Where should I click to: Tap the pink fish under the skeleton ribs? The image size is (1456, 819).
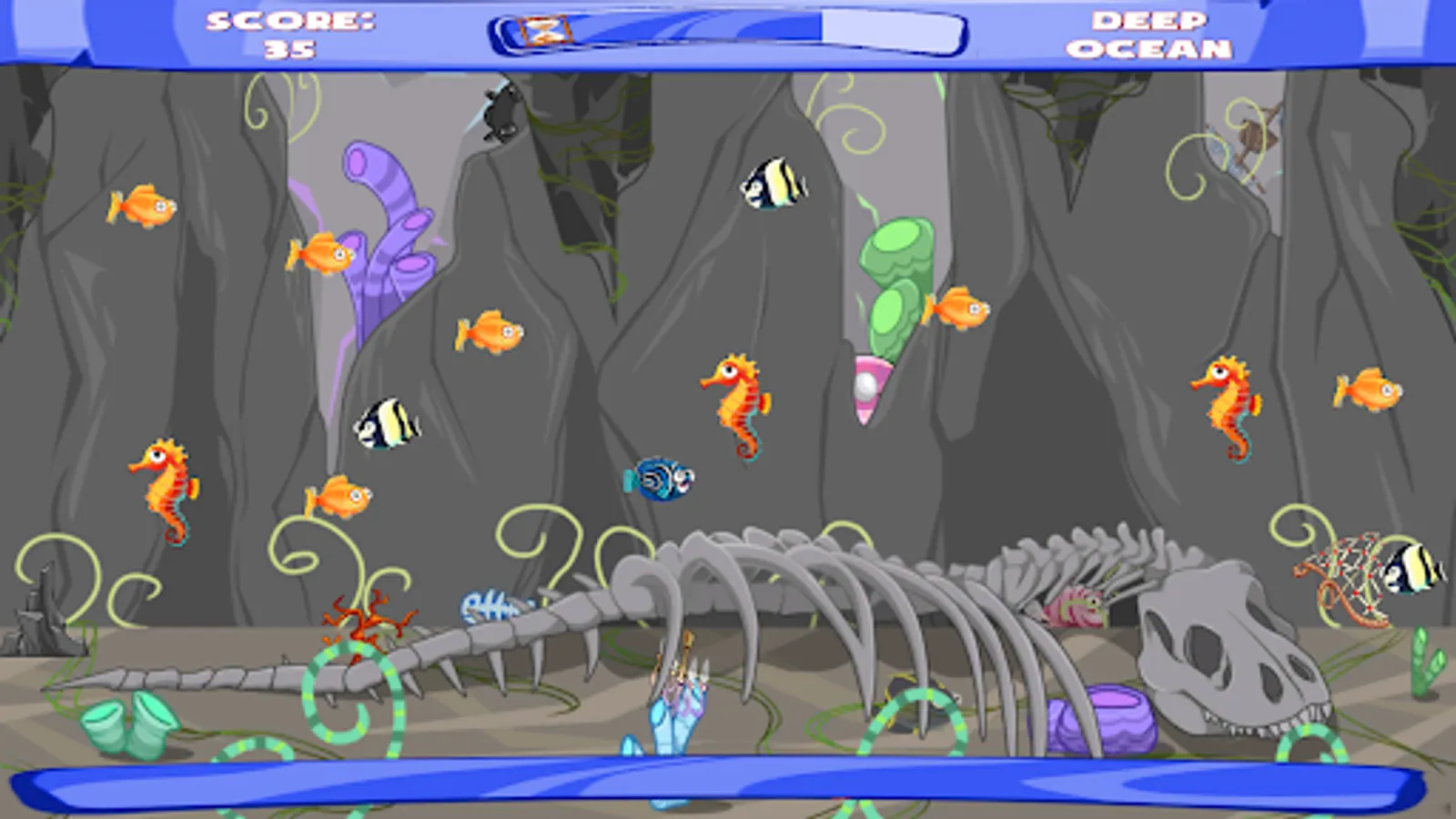(x=1074, y=605)
